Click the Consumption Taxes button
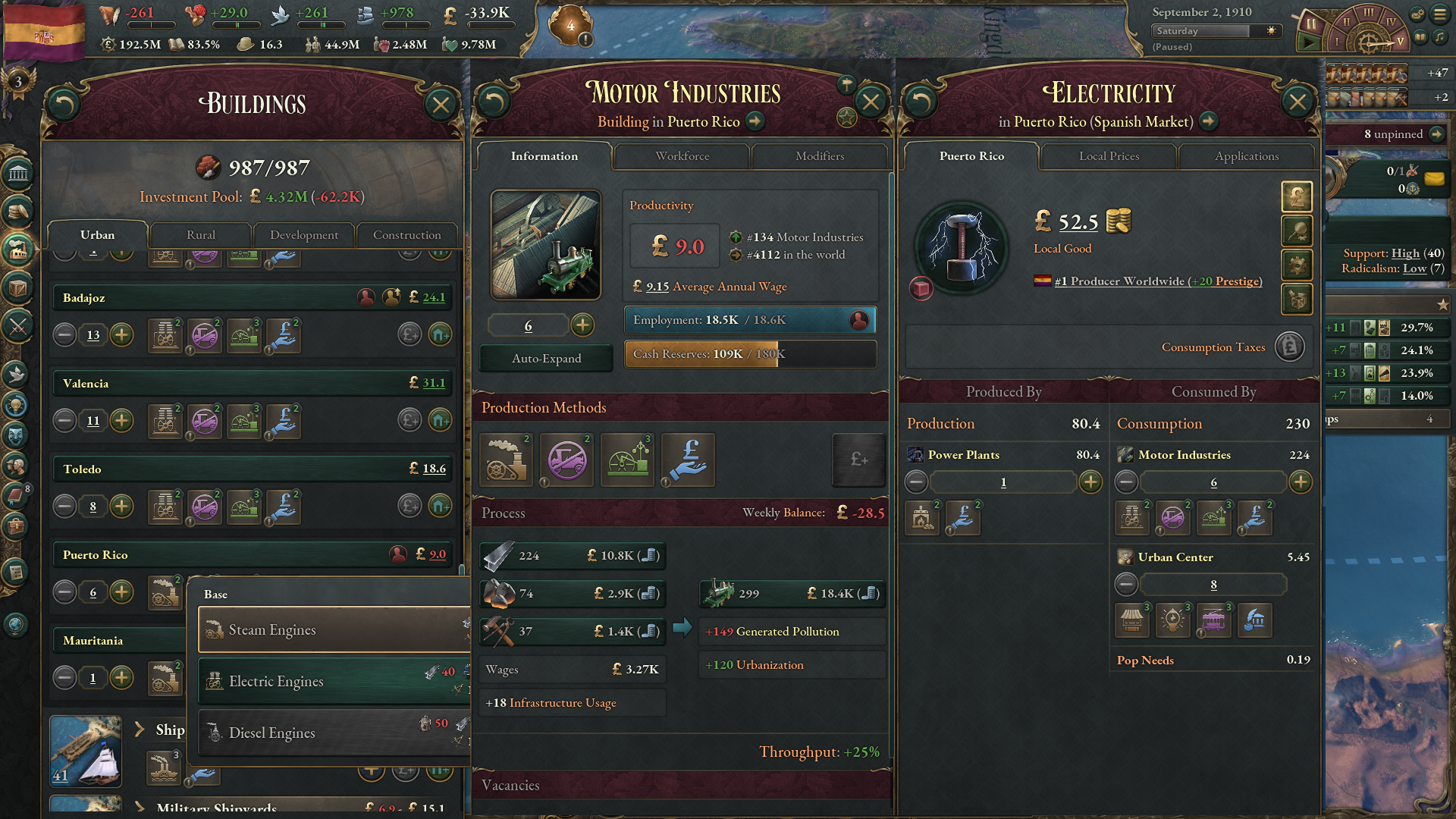Viewport: 1456px width, 819px height. tap(1288, 347)
